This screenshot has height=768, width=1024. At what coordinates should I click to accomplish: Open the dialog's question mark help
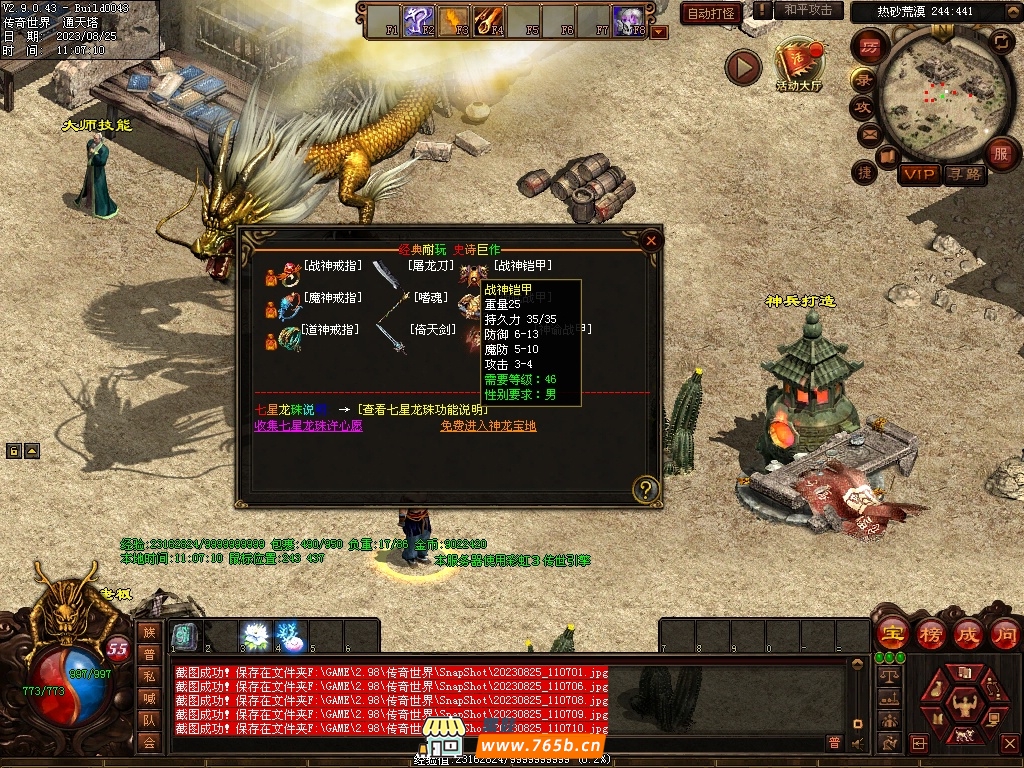(x=646, y=489)
